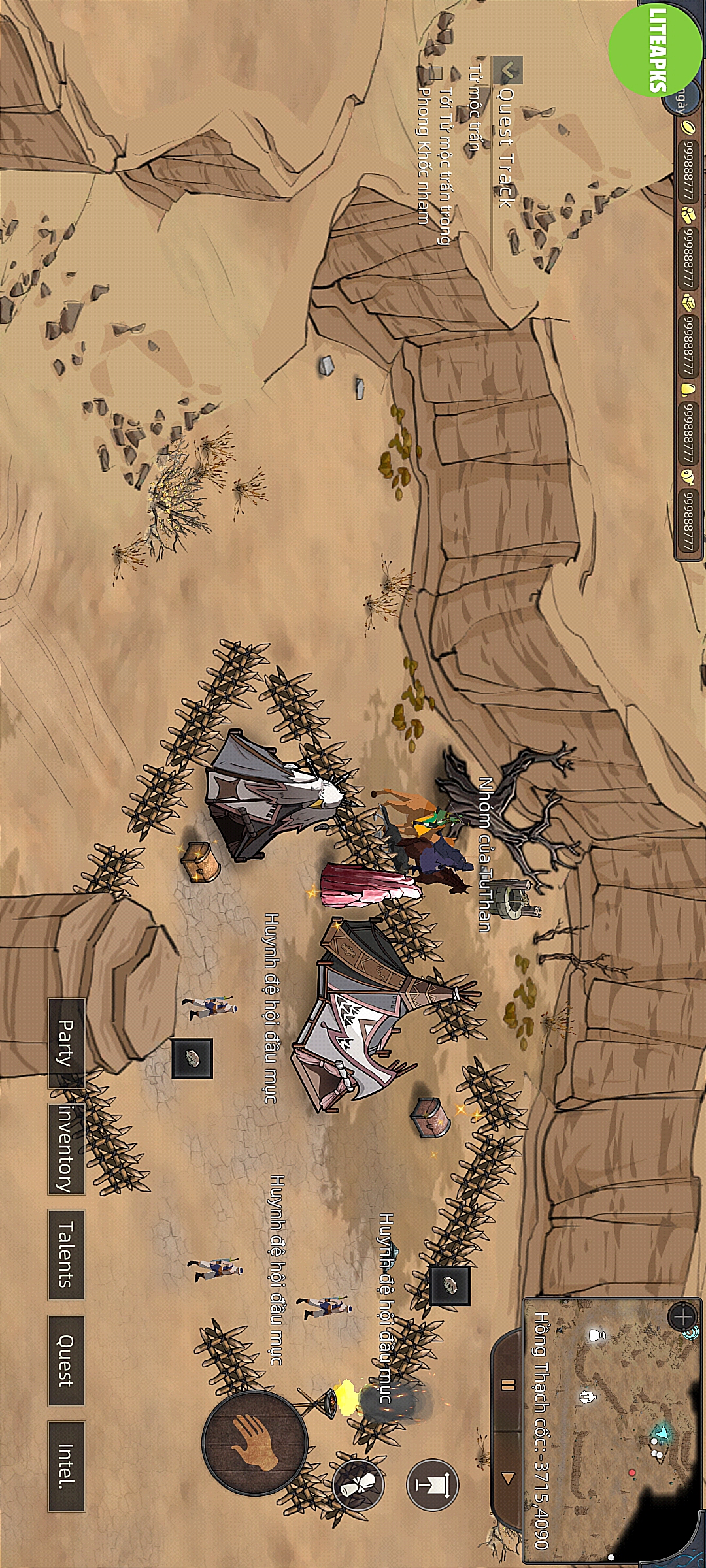The image size is (706, 1568).
Task: Toggle the tracked quest objective checkbox
Action: pos(435,73)
